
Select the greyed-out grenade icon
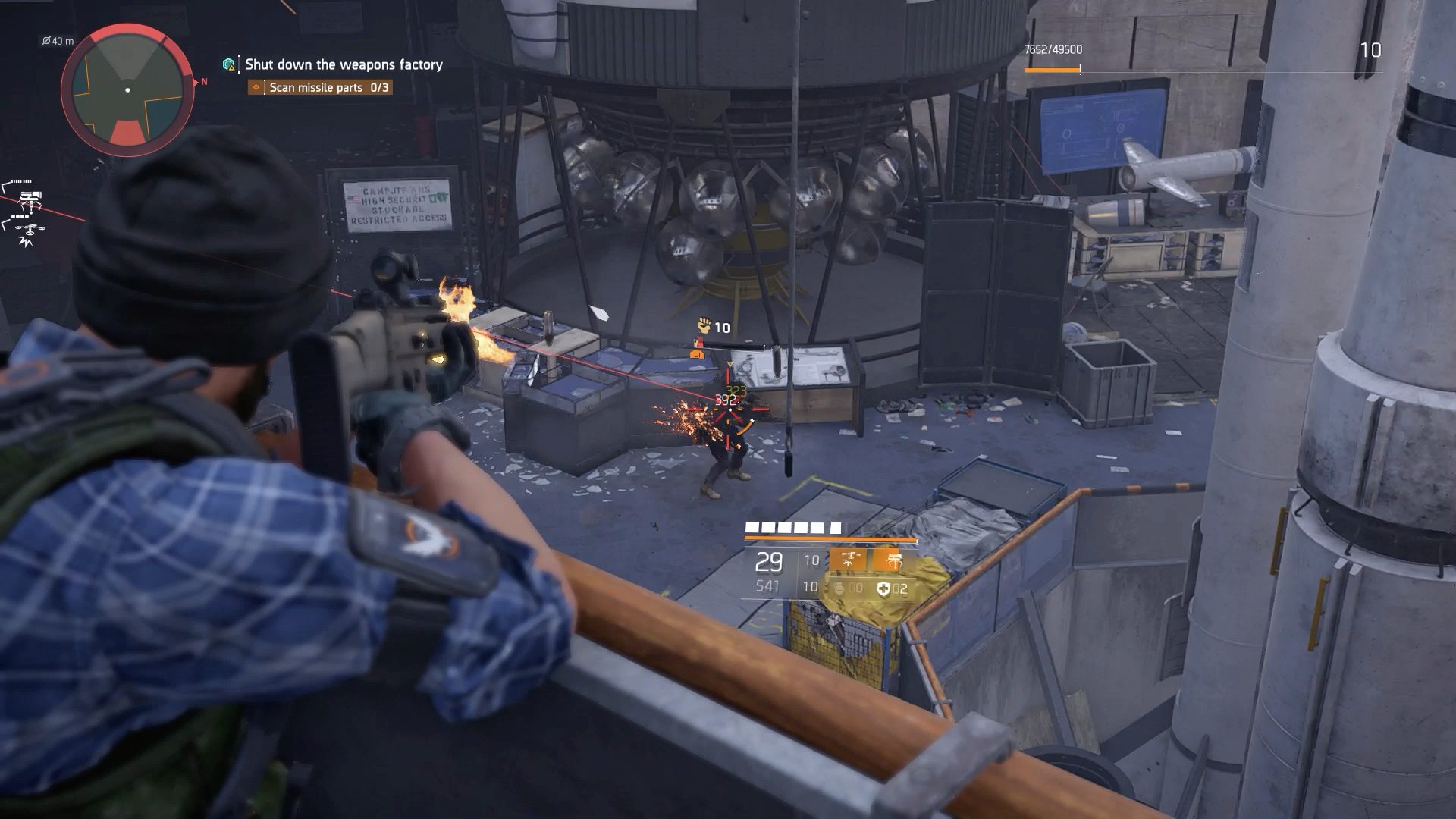pos(839,588)
